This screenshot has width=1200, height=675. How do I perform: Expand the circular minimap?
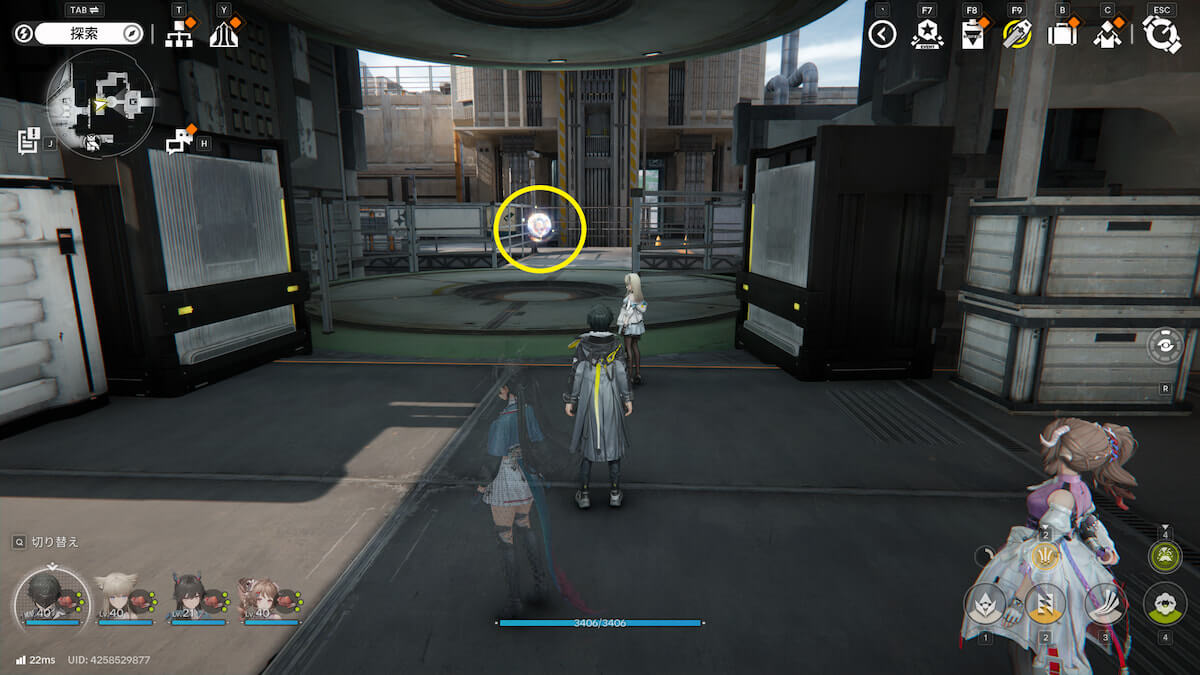(100, 103)
